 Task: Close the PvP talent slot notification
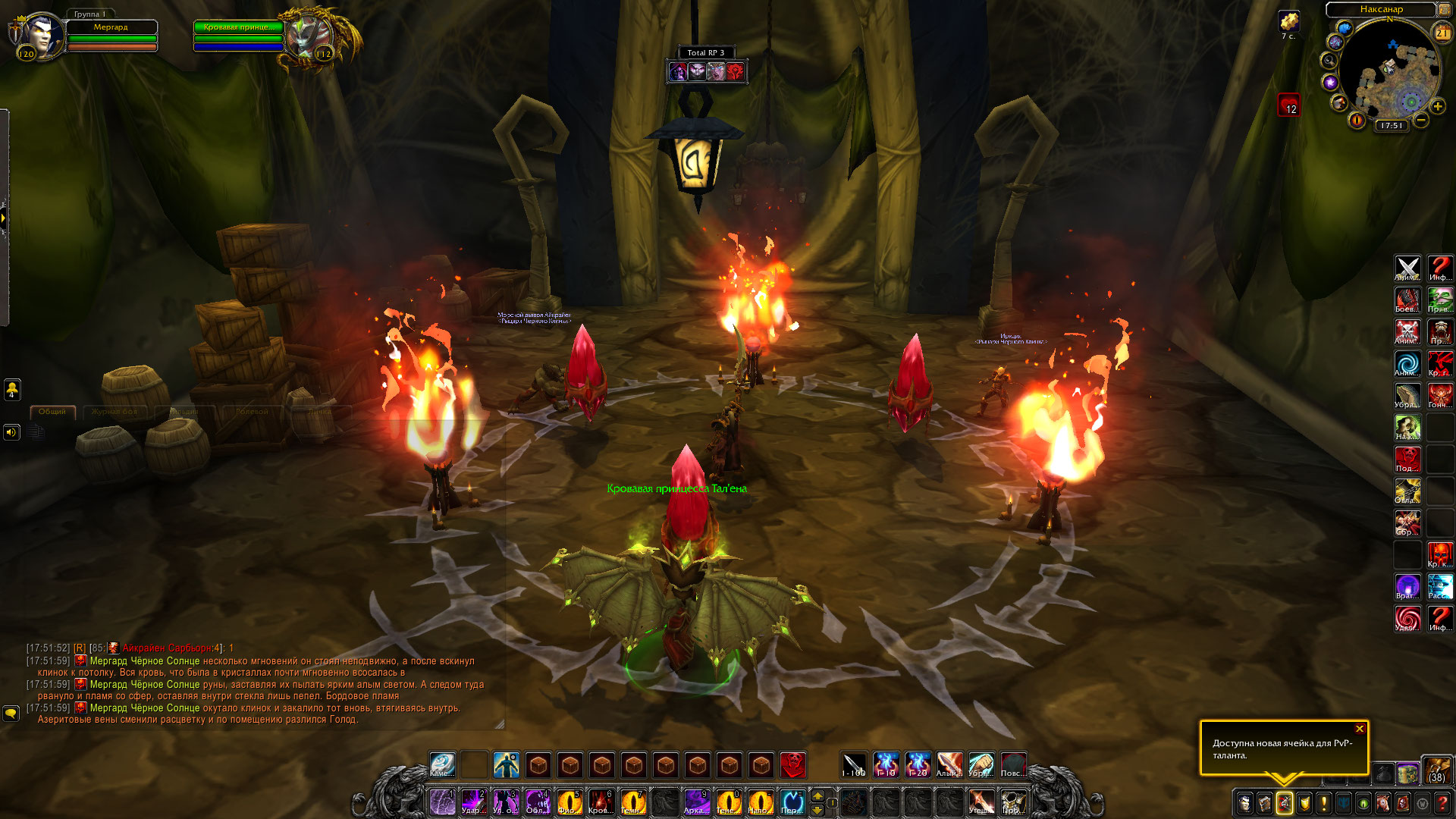click(x=1360, y=729)
